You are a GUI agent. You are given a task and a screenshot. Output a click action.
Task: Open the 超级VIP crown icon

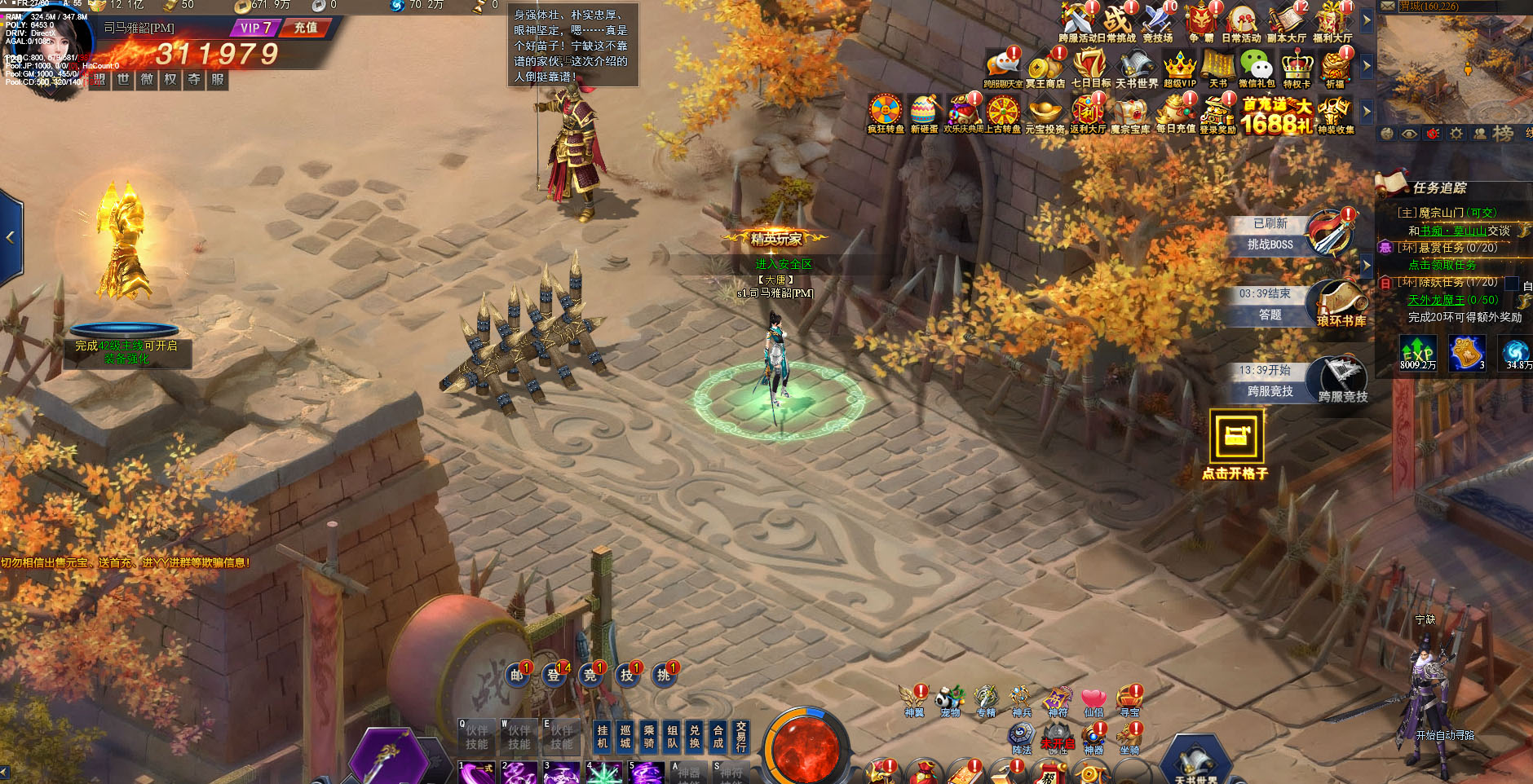[x=1179, y=68]
